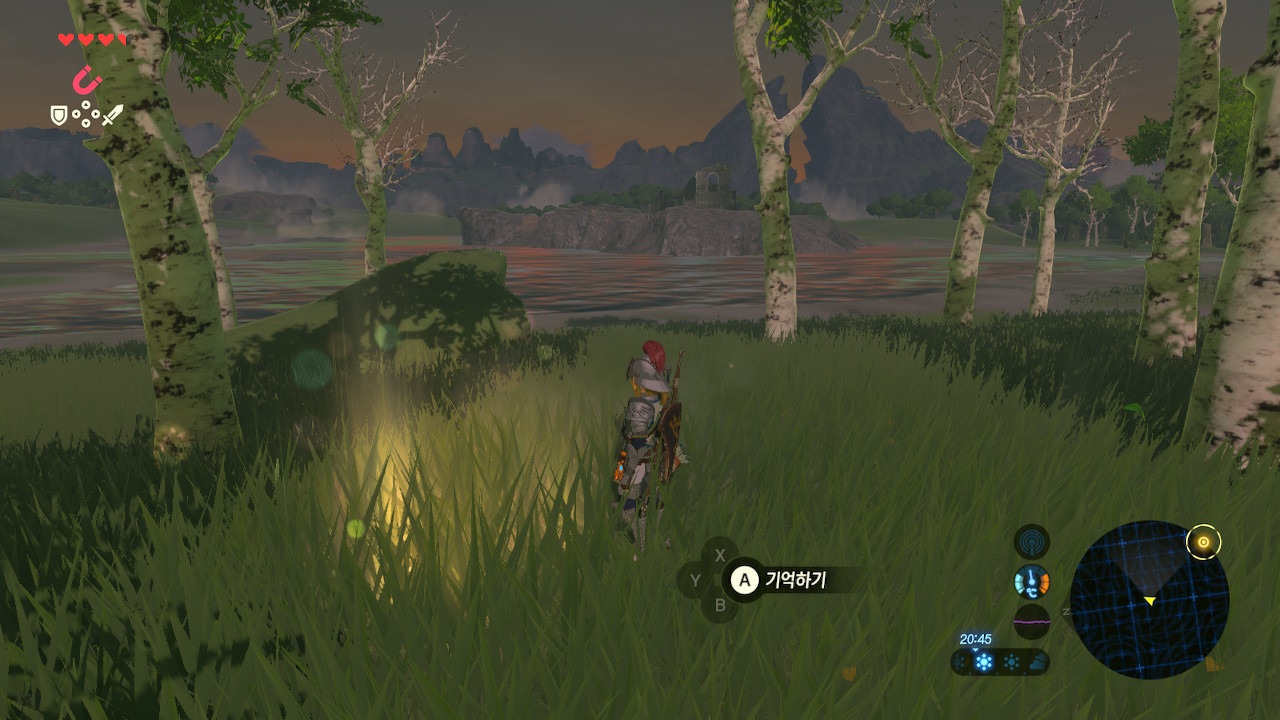Screen dimensions: 1280x720
Task: Select the yellow objective marker on minimap
Action: coord(1203,543)
